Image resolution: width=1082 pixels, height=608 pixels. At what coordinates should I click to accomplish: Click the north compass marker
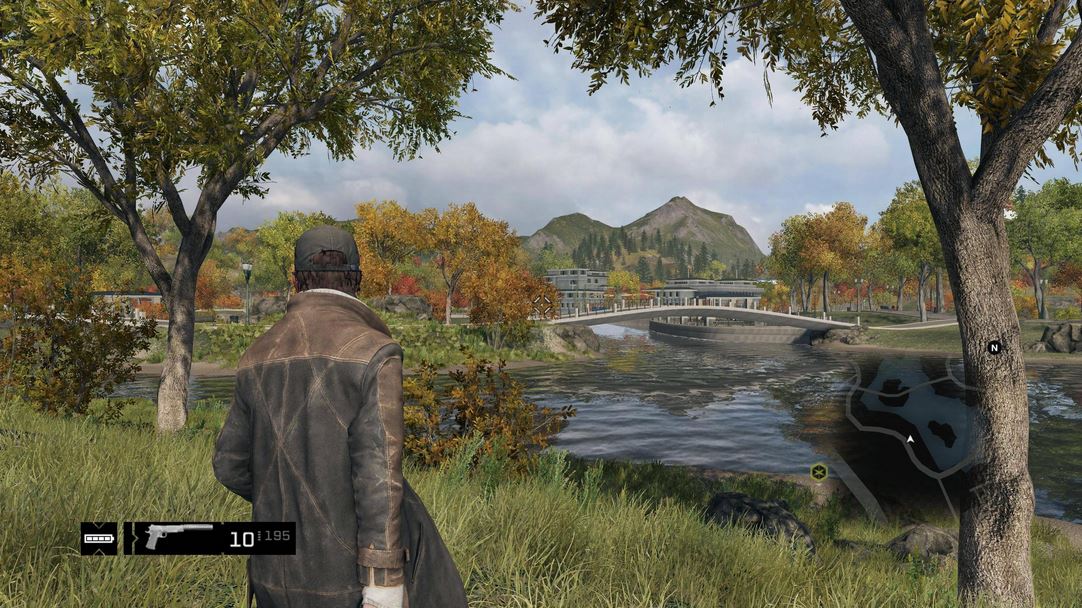coord(994,347)
